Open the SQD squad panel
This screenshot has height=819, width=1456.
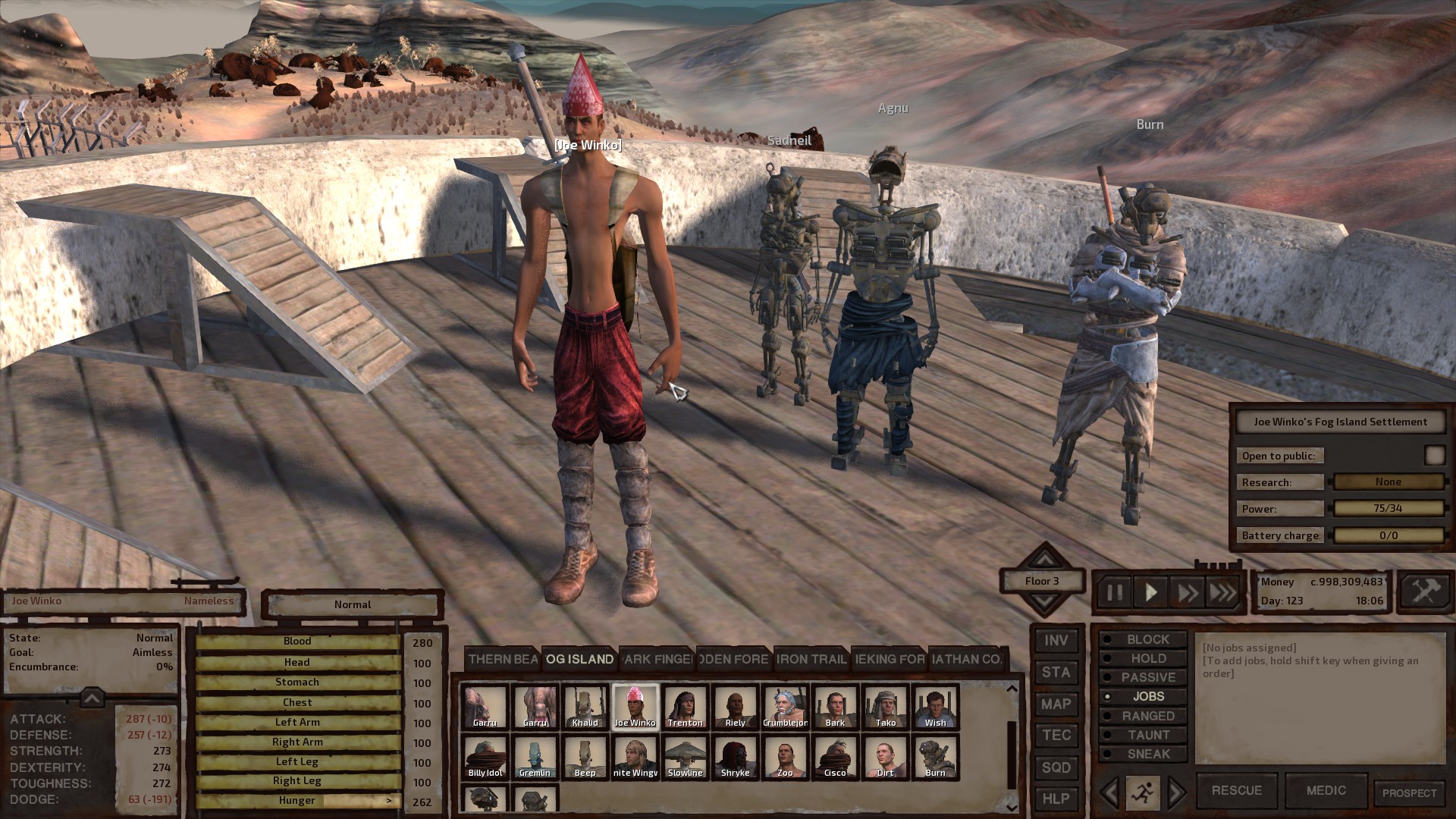(1056, 767)
